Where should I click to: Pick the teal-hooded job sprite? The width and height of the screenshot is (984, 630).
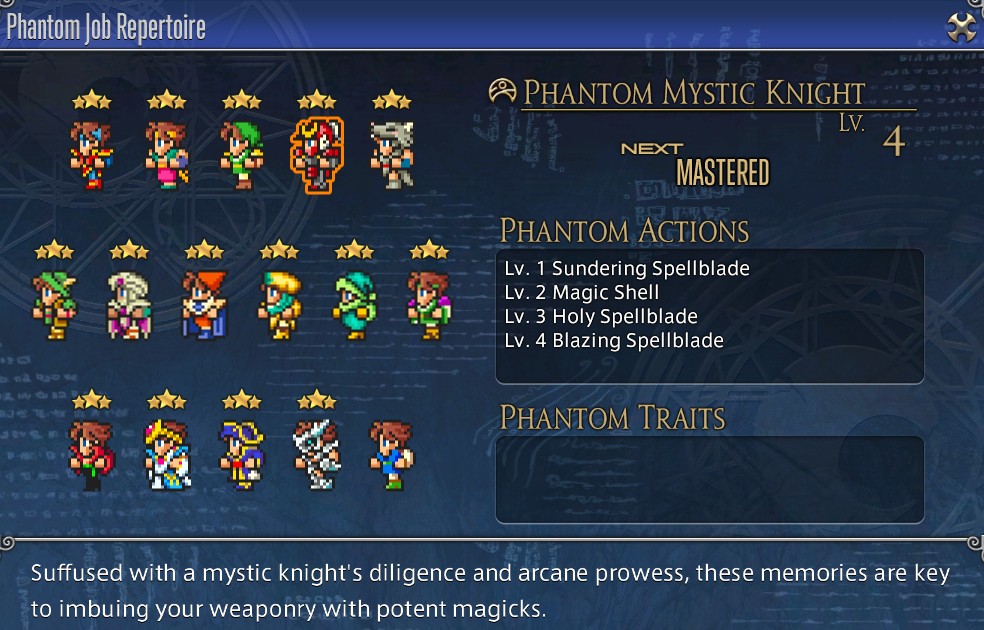354,305
